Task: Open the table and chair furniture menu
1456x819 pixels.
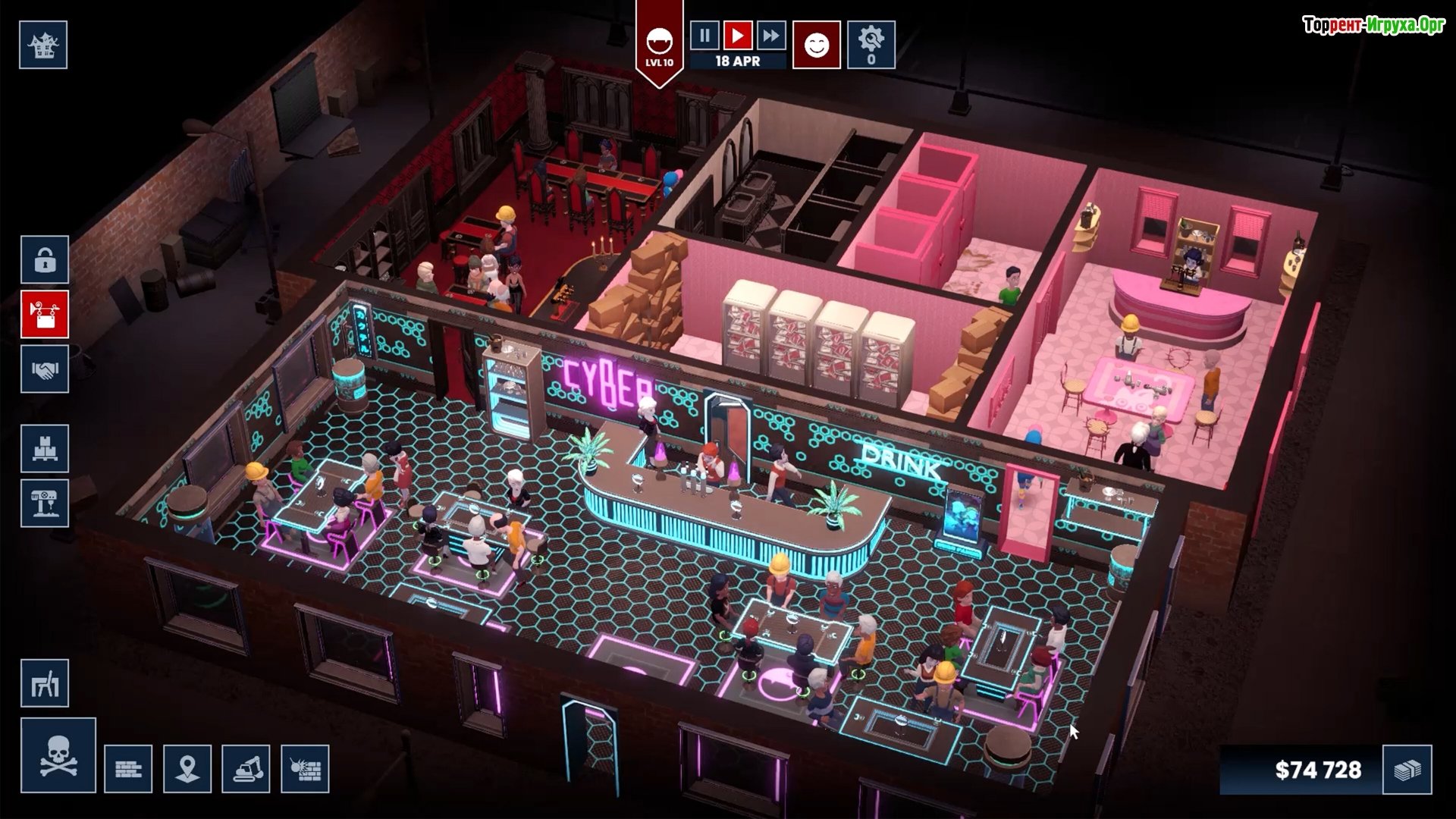Action: point(45,683)
